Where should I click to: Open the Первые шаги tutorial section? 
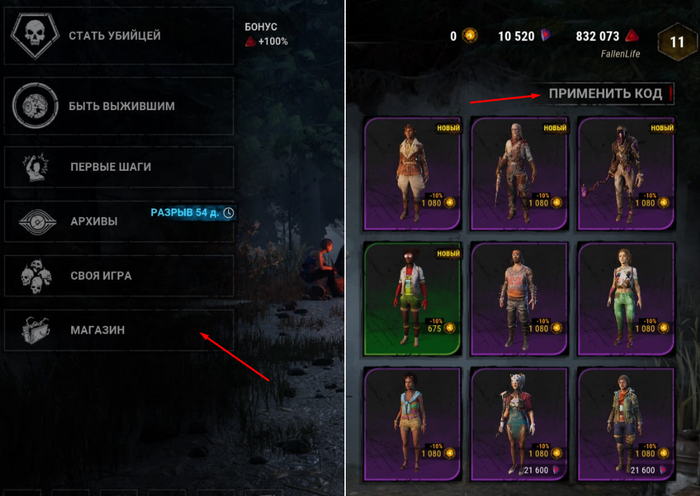118,167
